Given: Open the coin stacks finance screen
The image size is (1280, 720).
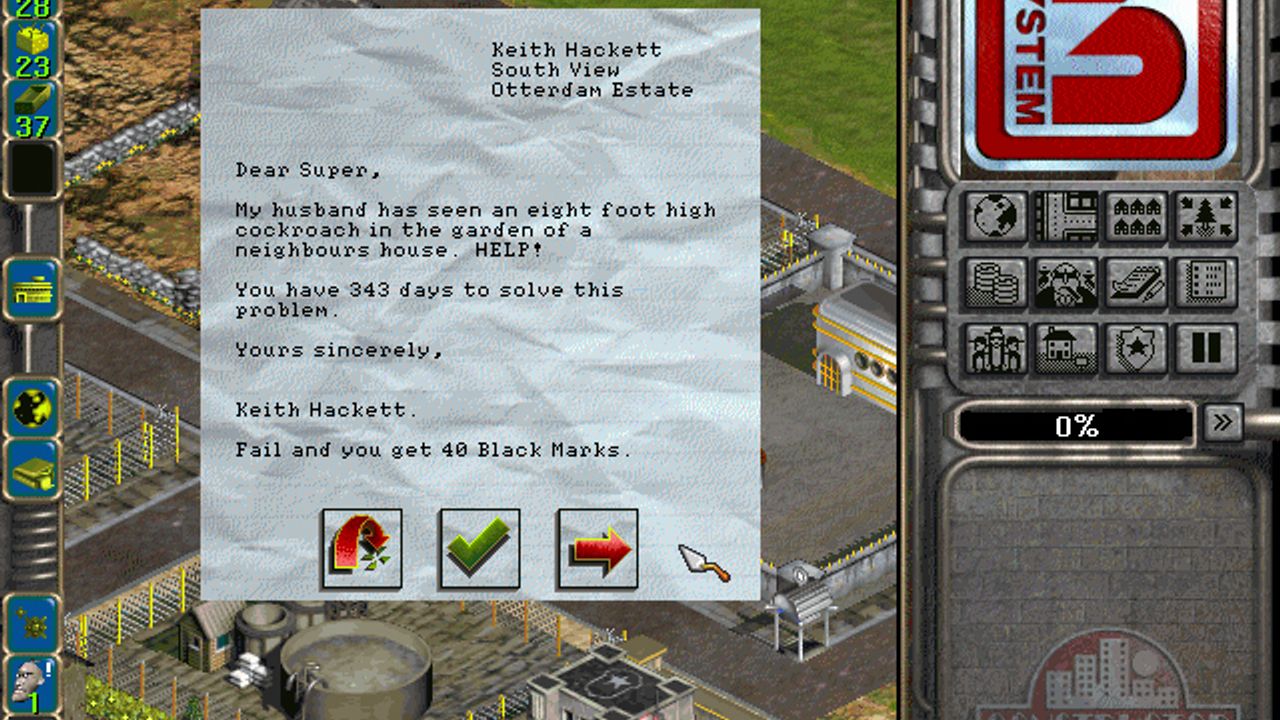Looking at the screenshot, I should 996,283.
